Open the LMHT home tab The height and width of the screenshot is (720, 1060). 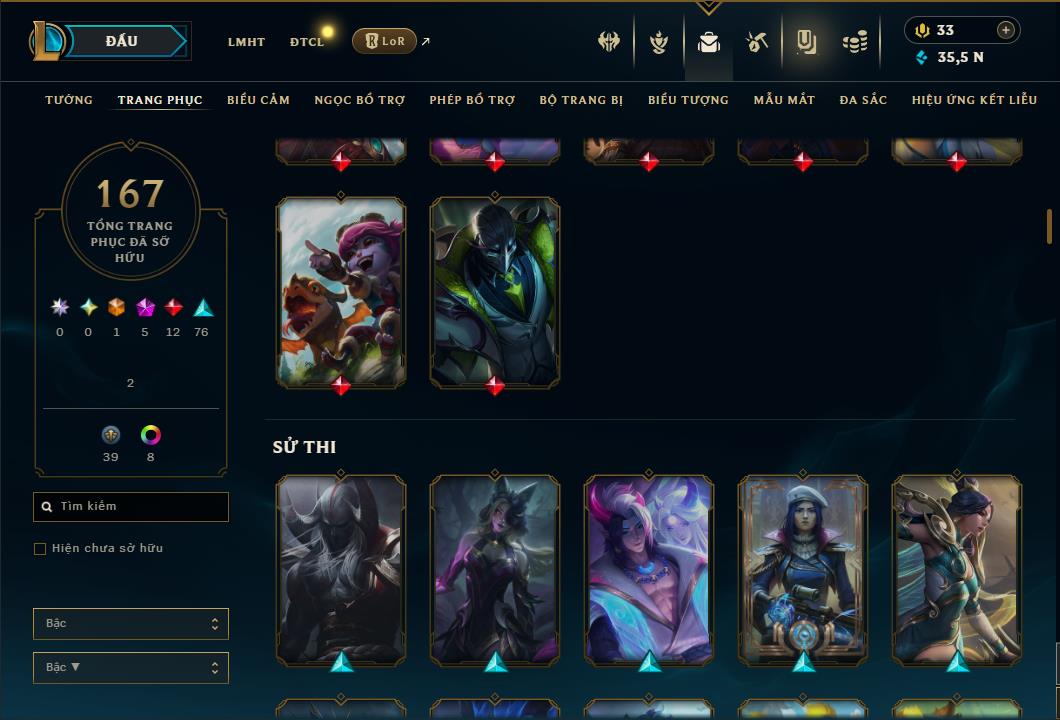point(246,42)
